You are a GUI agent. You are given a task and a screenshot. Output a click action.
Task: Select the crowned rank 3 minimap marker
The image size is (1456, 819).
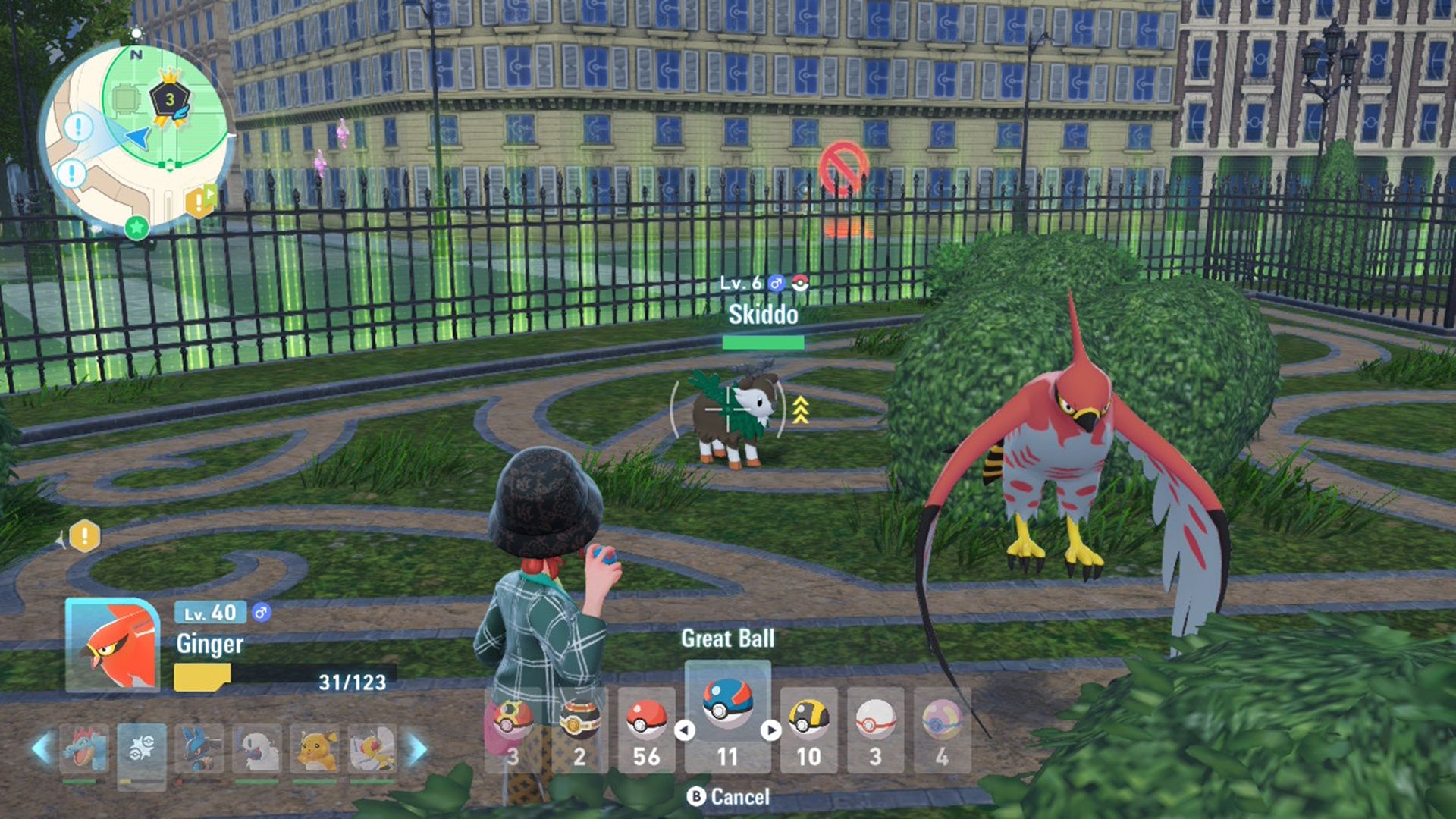click(x=170, y=99)
